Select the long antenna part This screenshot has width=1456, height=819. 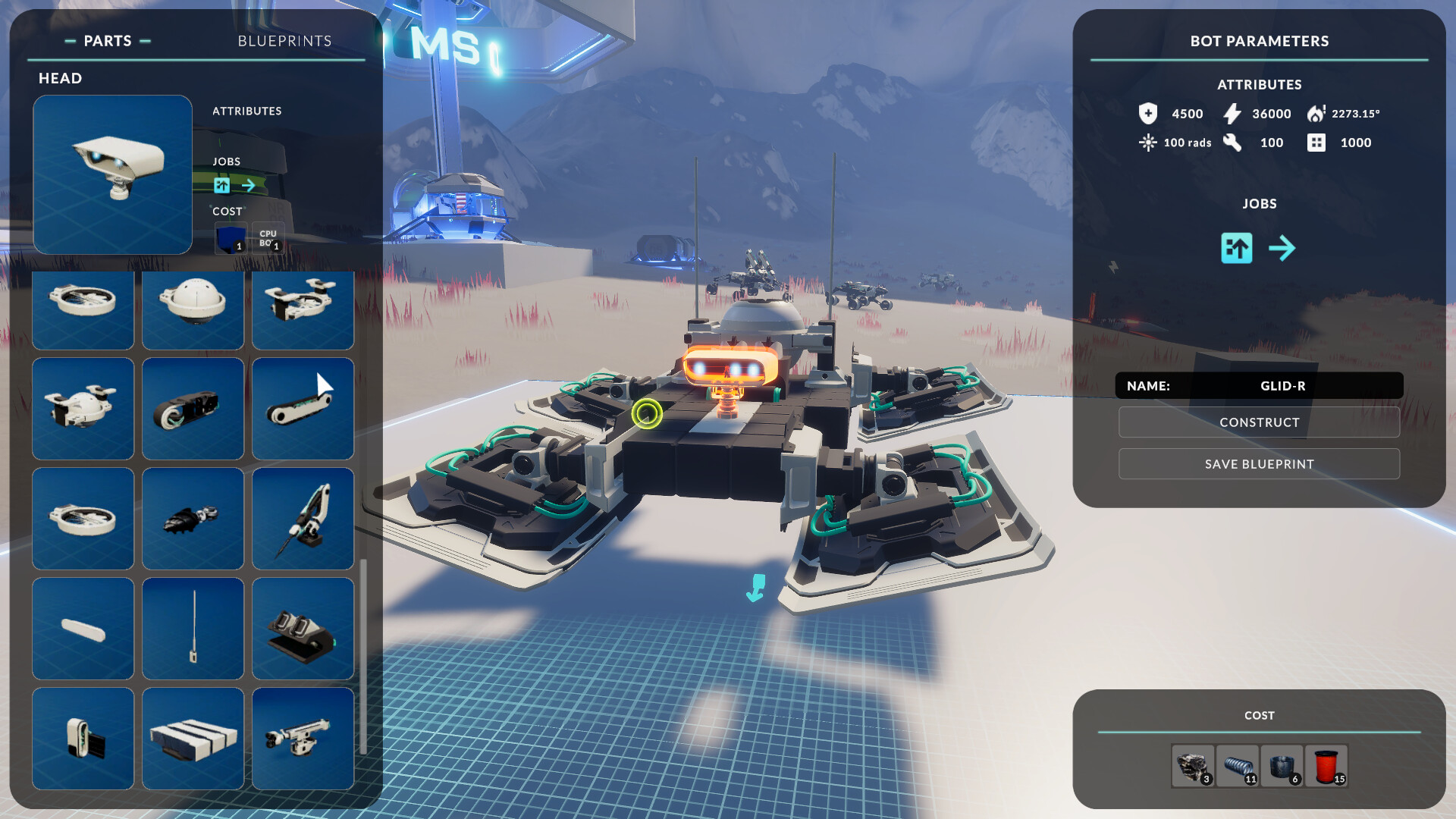click(193, 628)
